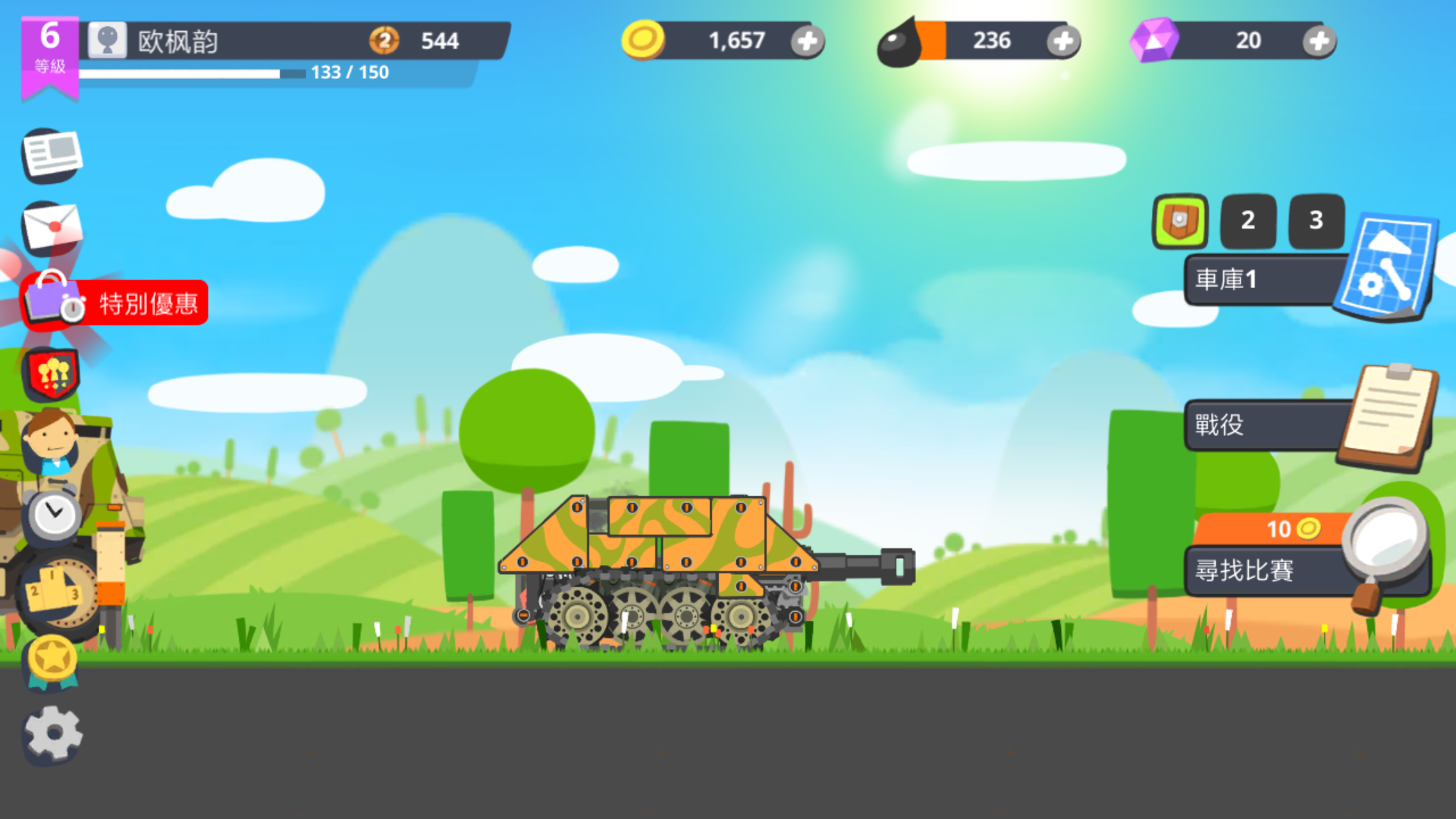Add more gems with the plus button
Viewport: 1456px width, 819px height.
[1318, 42]
